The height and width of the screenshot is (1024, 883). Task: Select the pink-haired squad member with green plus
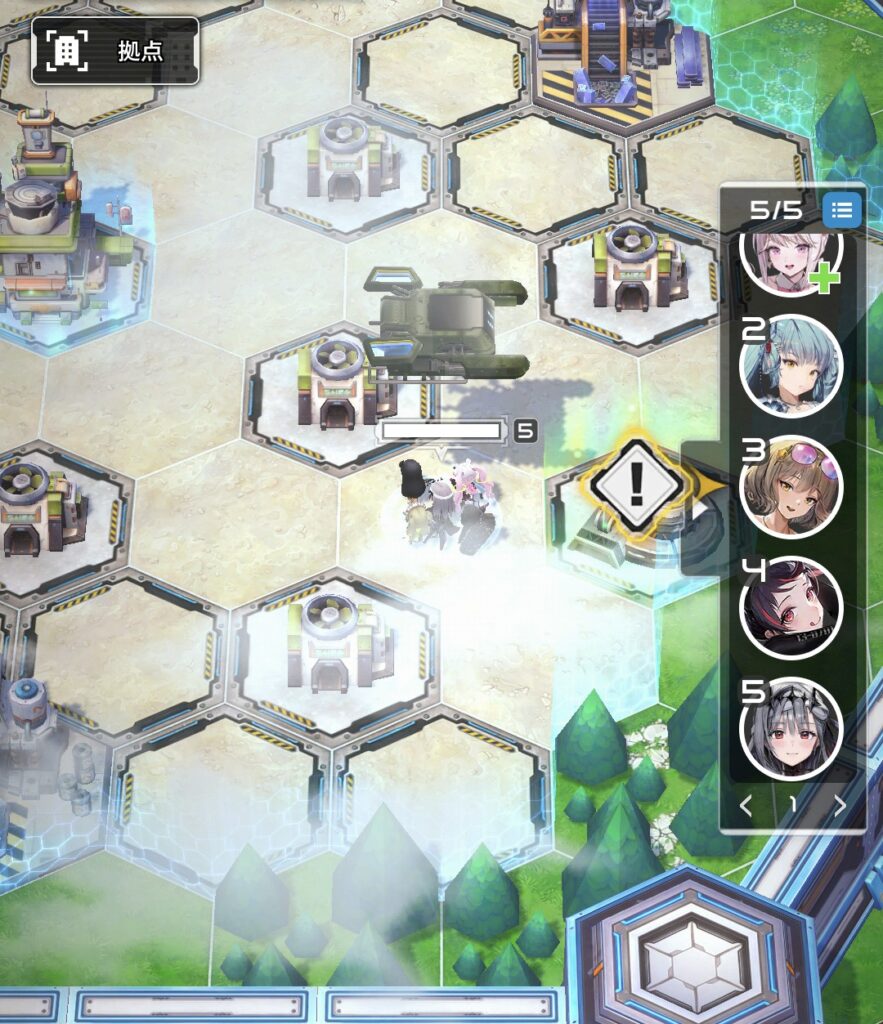[792, 256]
